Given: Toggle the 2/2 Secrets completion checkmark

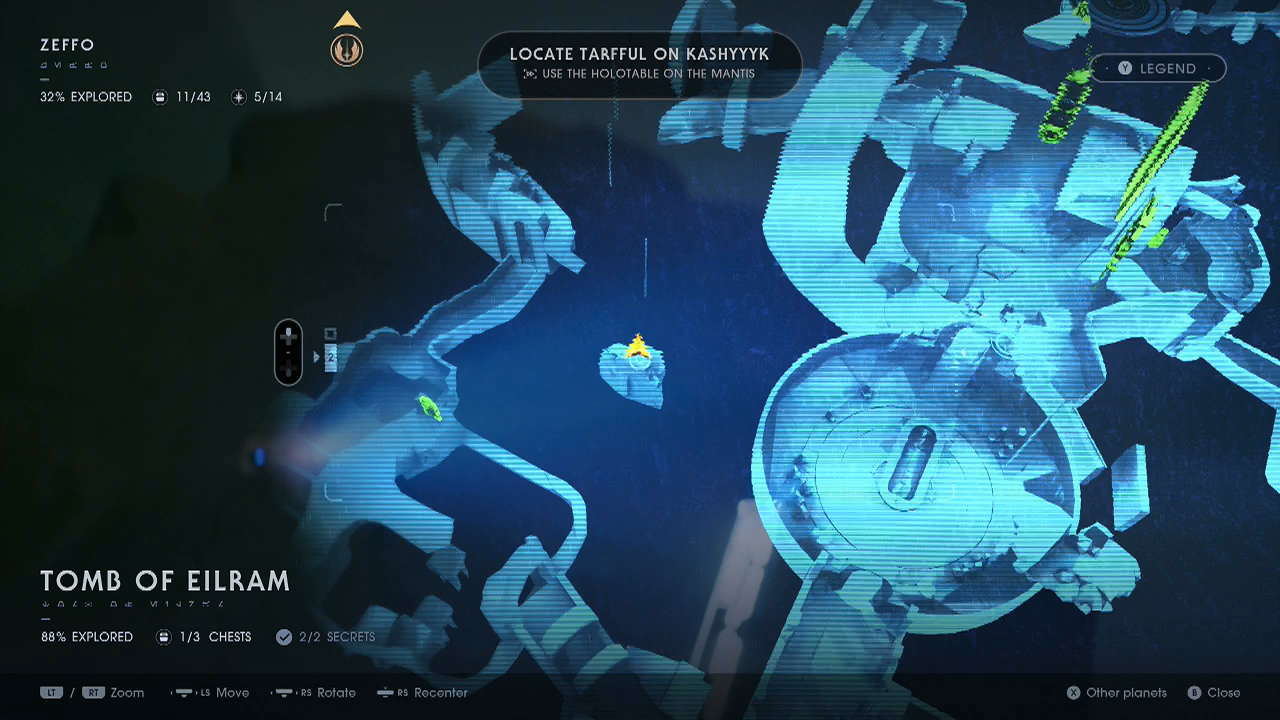Looking at the screenshot, I should pos(284,637).
